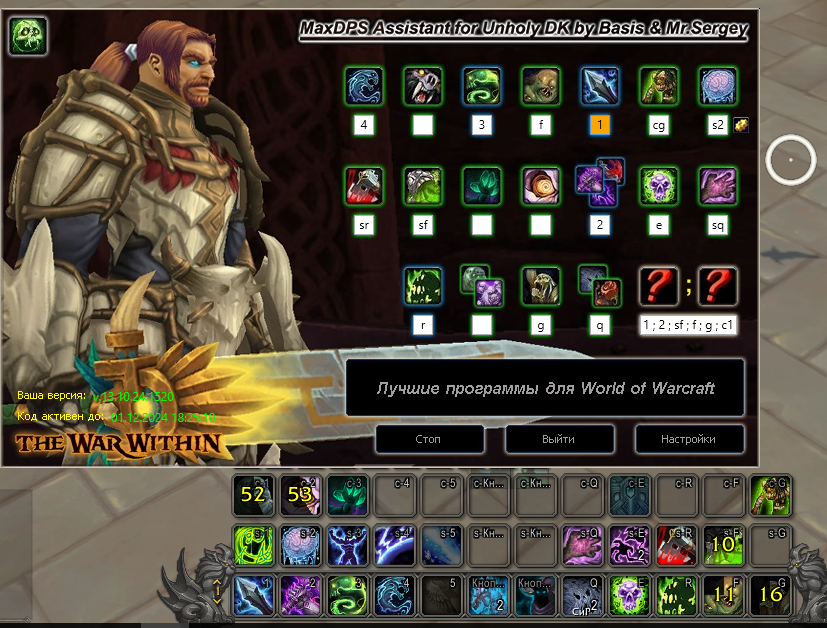Viewport: 827px width, 628px height.
Task: Use the purple skull ability on the E slot
Action: click(x=629, y=594)
